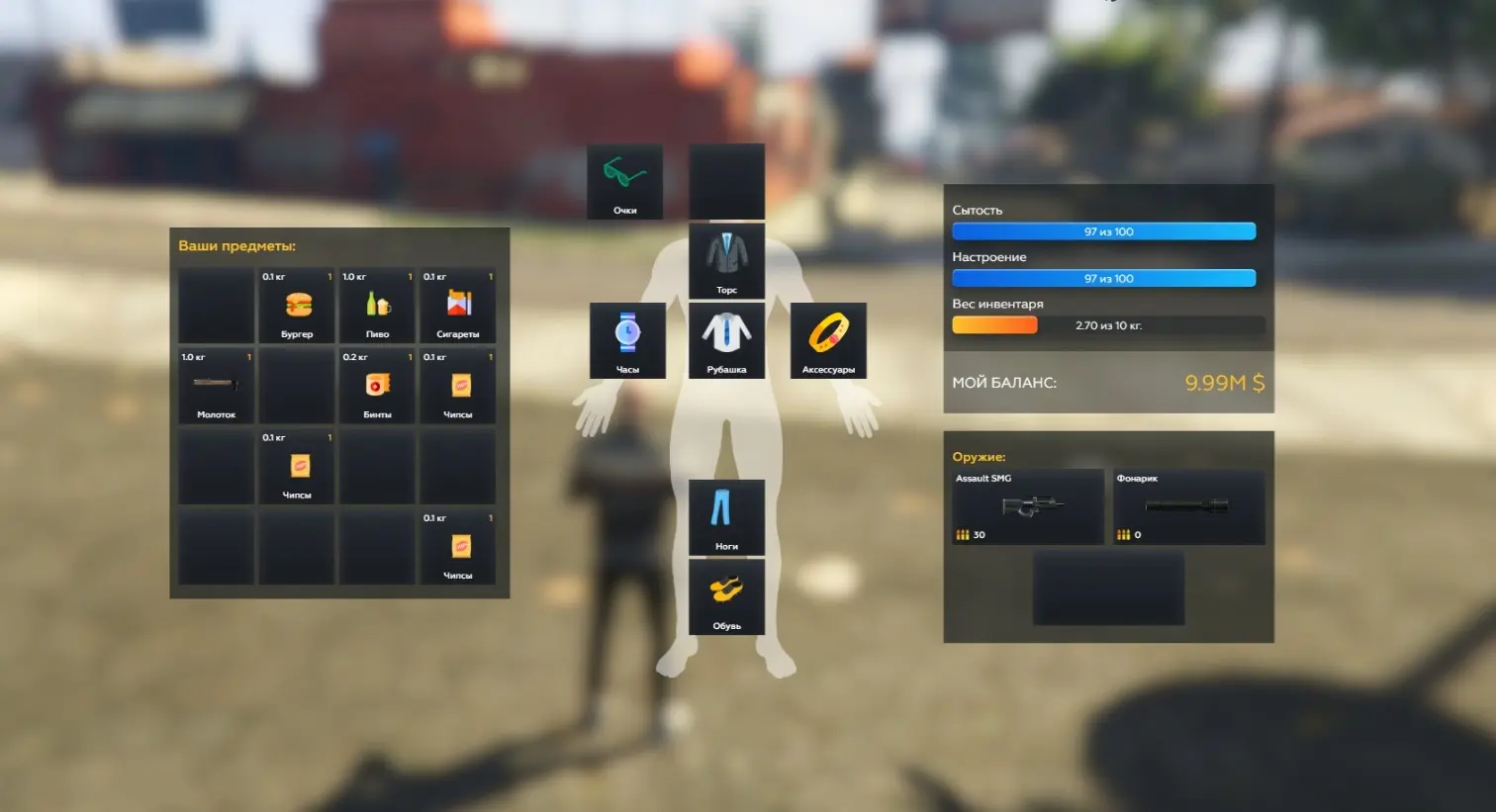The height and width of the screenshot is (812, 1496).
Task: Select the Рубашка clothing slot
Action: [726, 340]
